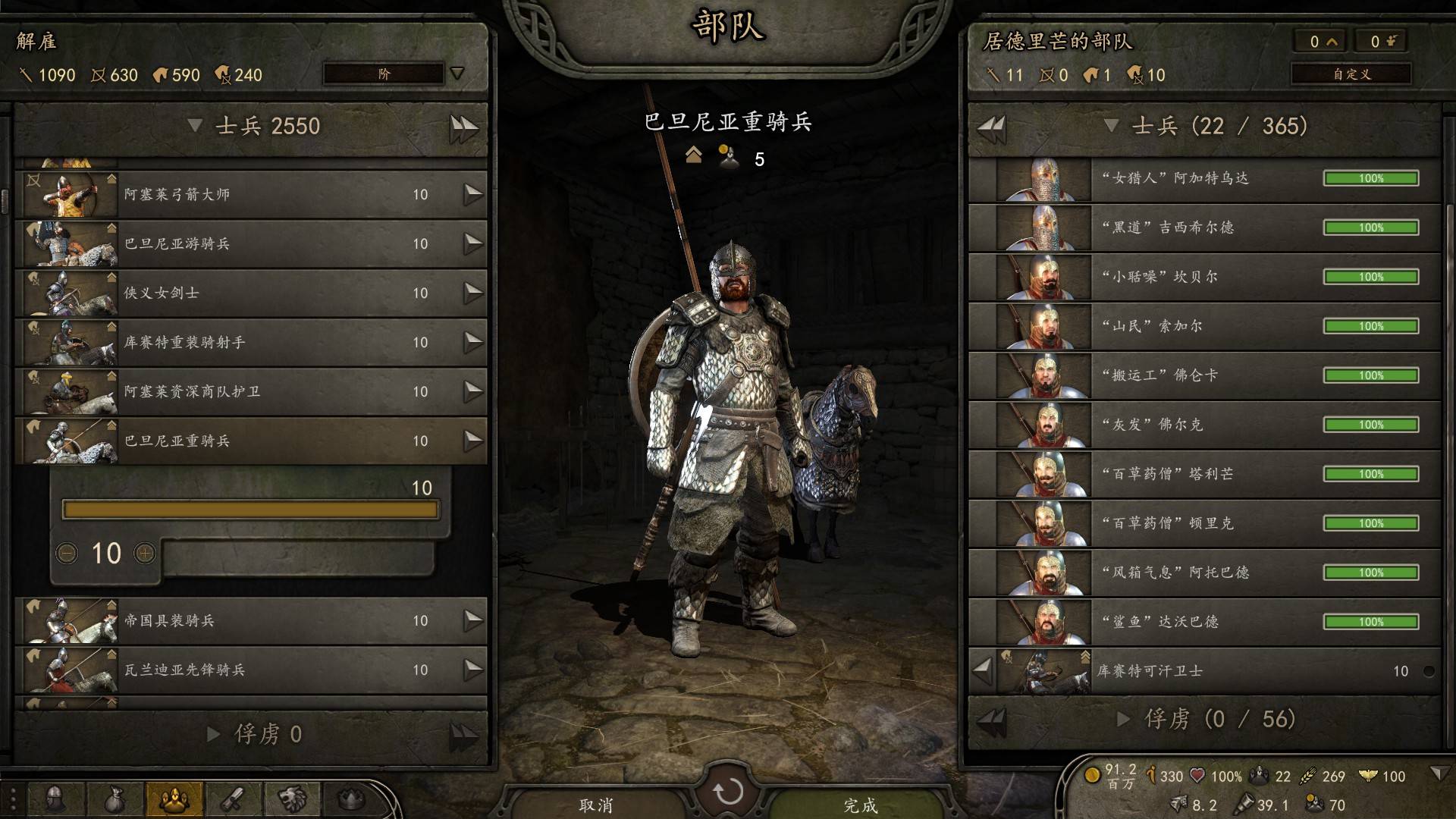Expand the 俘虏 (0 / 56) section
Image resolution: width=1456 pixels, height=819 pixels.
tap(1123, 719)
